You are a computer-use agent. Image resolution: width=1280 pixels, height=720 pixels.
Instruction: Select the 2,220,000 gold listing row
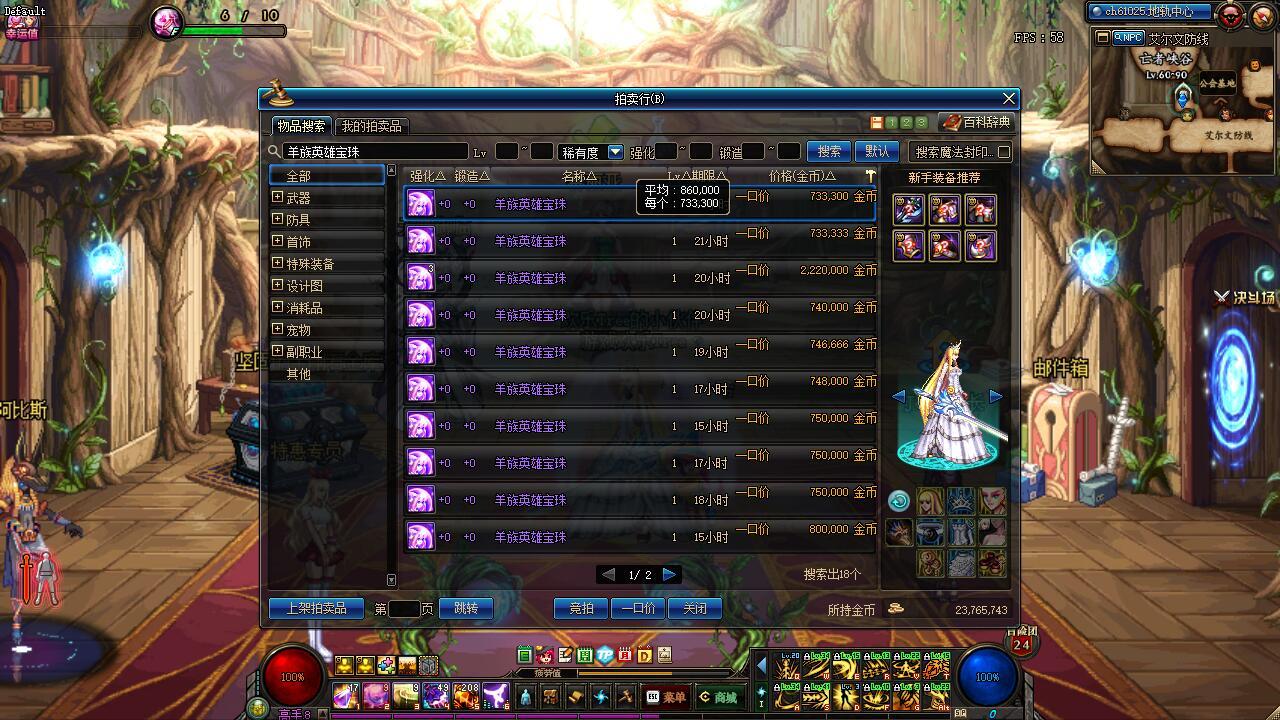pyautogui.click(x=640, y=277)
